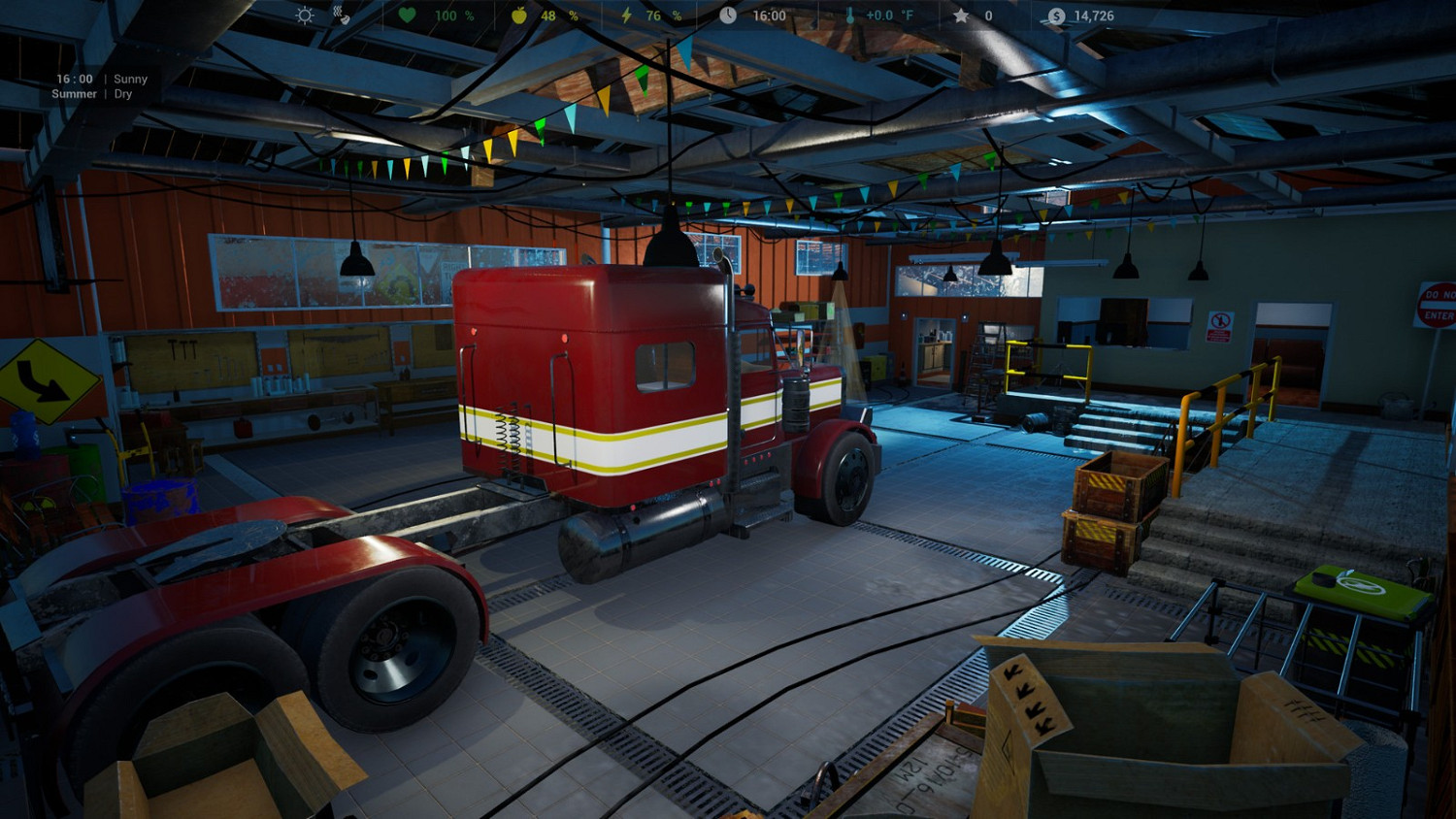This screenshot has height=819, width=1456.
Task: Click the snowfall weather icon
Action: (x=339, y=15)
